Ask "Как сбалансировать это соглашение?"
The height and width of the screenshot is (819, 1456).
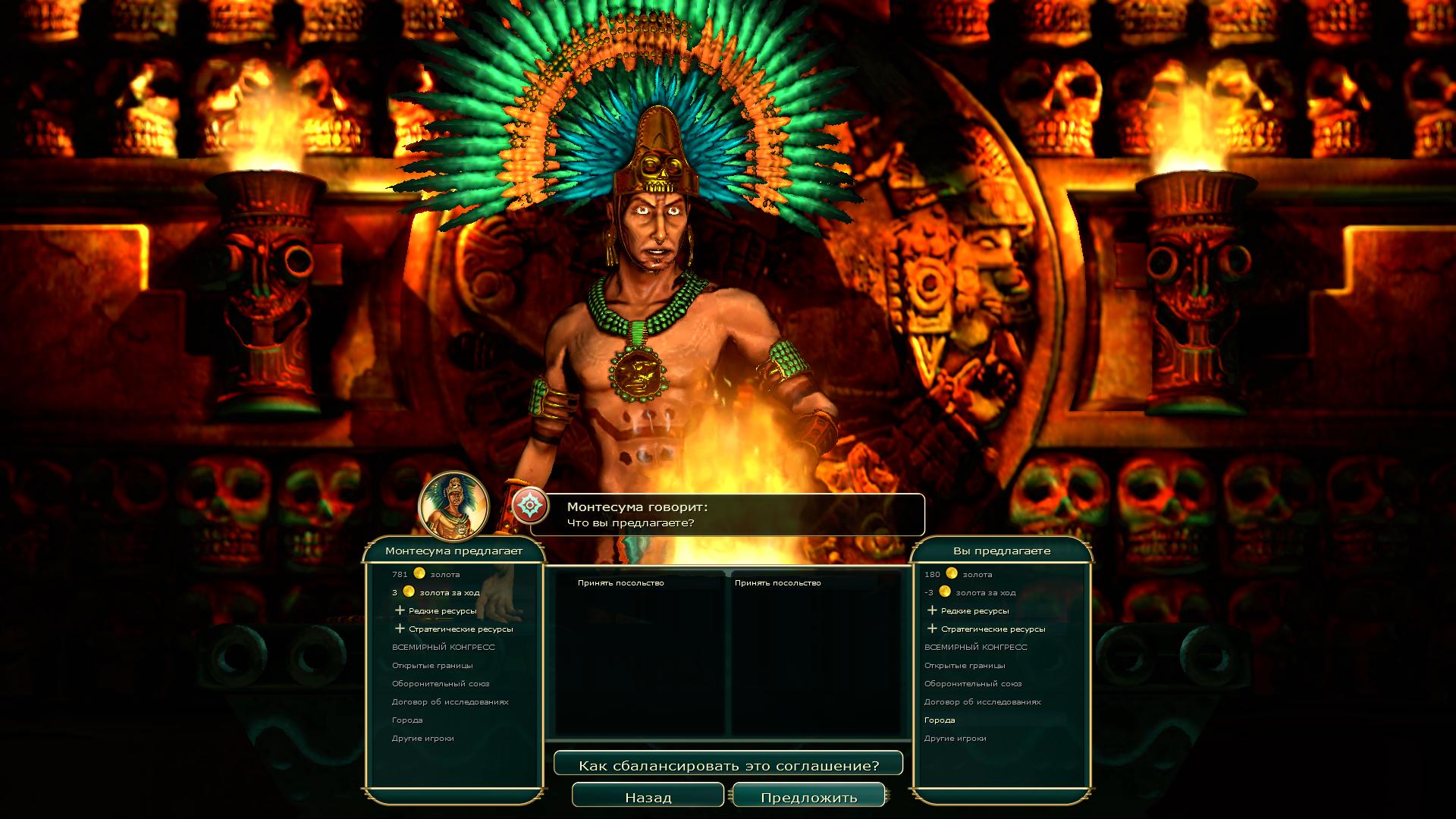728,765
